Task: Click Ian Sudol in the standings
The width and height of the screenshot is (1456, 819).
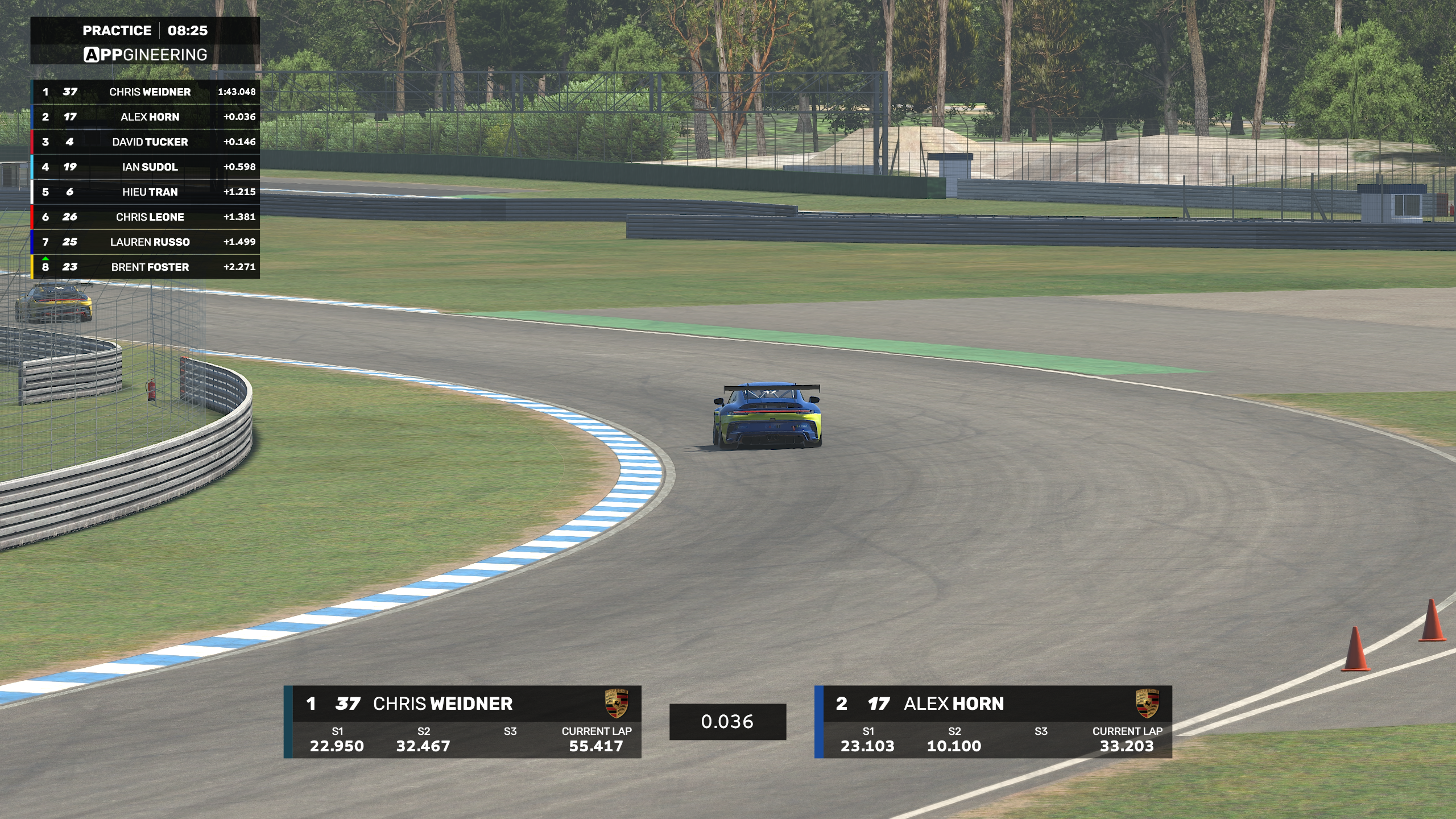Action: coord(150,167)
